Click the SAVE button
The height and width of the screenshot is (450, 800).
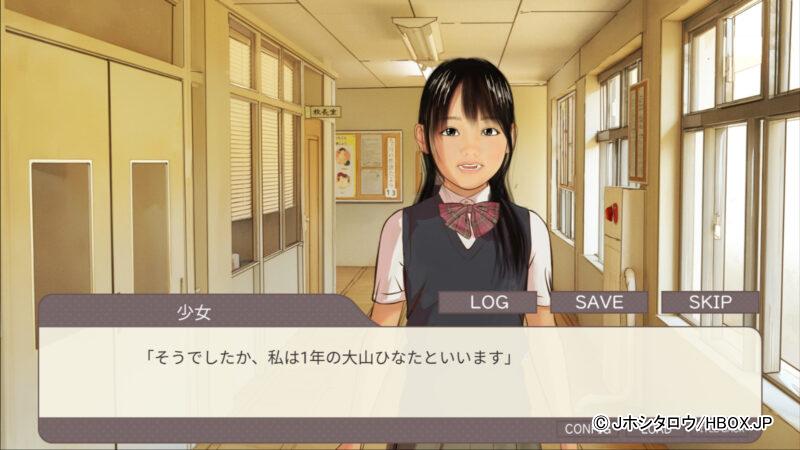[598, 302]
